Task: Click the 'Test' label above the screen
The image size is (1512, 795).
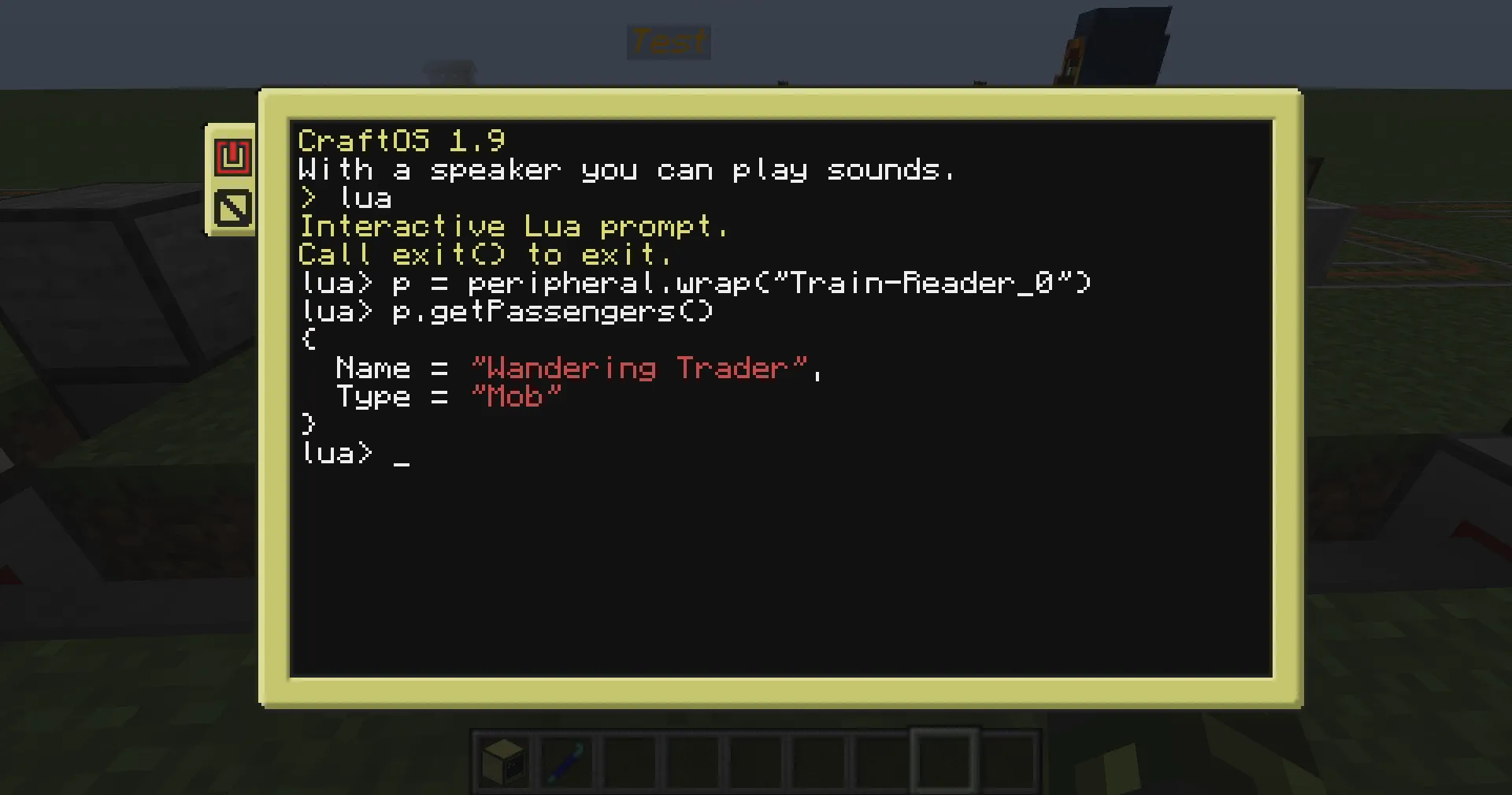Action: (668, 42)
